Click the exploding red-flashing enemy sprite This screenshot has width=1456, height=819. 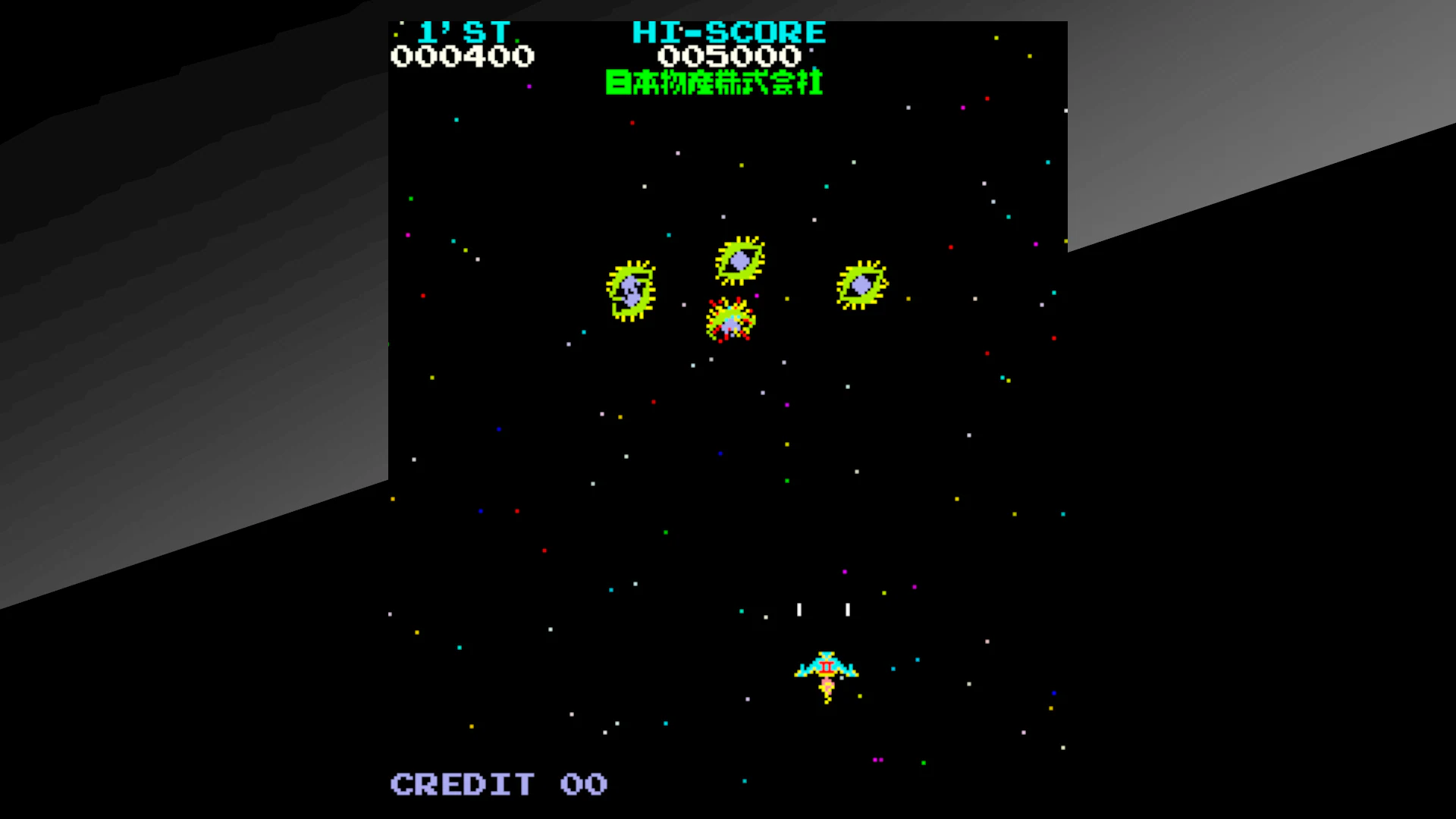pos(730,321)
